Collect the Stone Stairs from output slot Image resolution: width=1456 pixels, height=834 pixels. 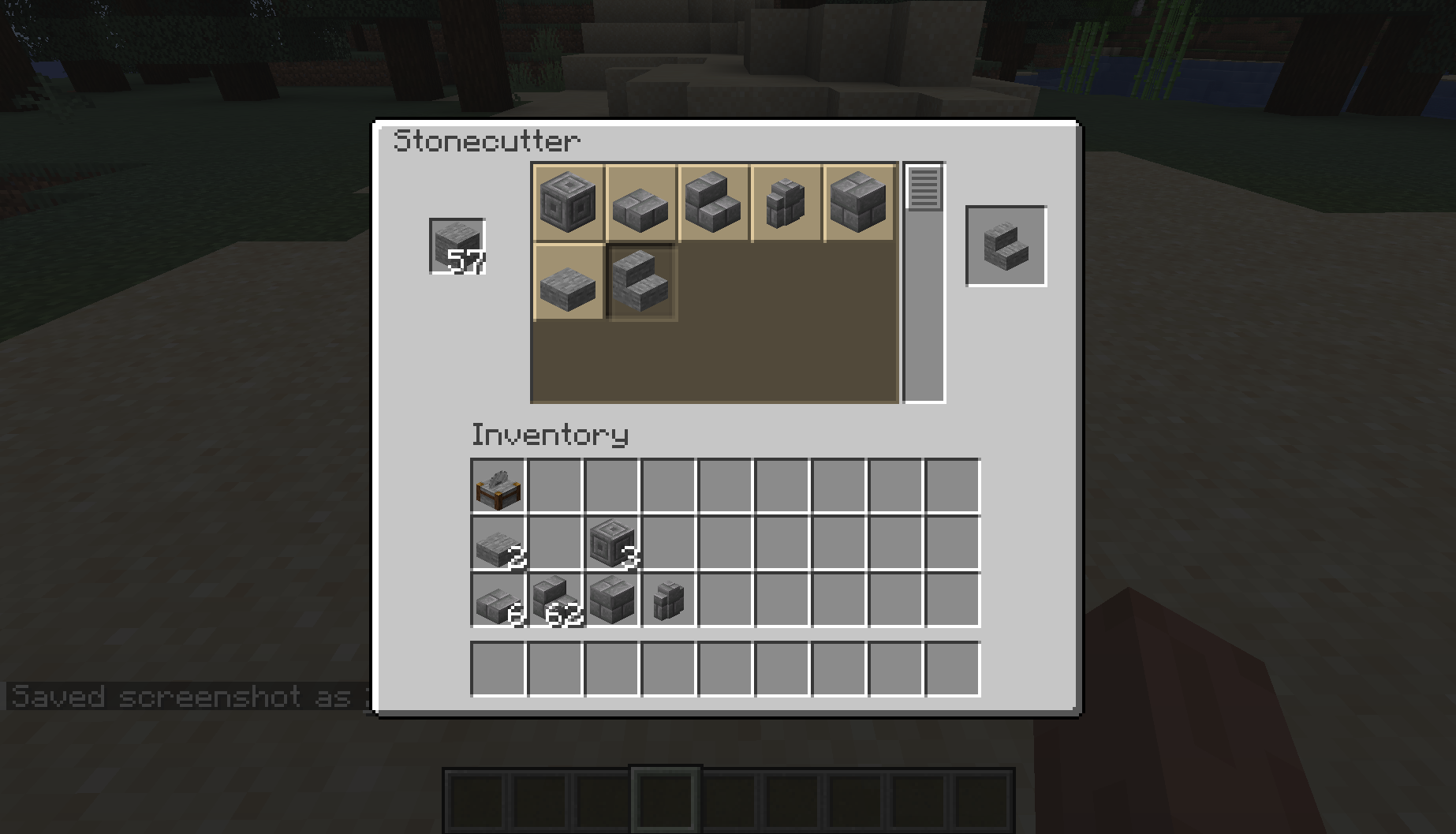point(1006,246)
